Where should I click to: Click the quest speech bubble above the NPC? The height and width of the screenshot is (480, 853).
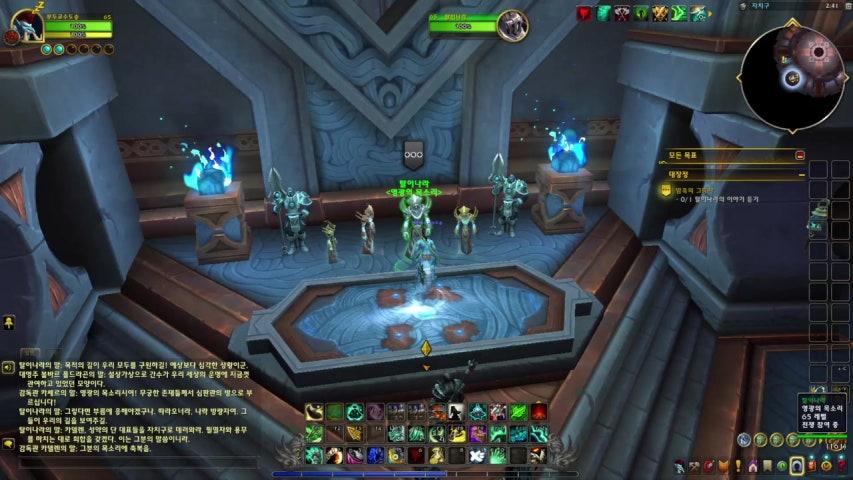pos(413,153)
